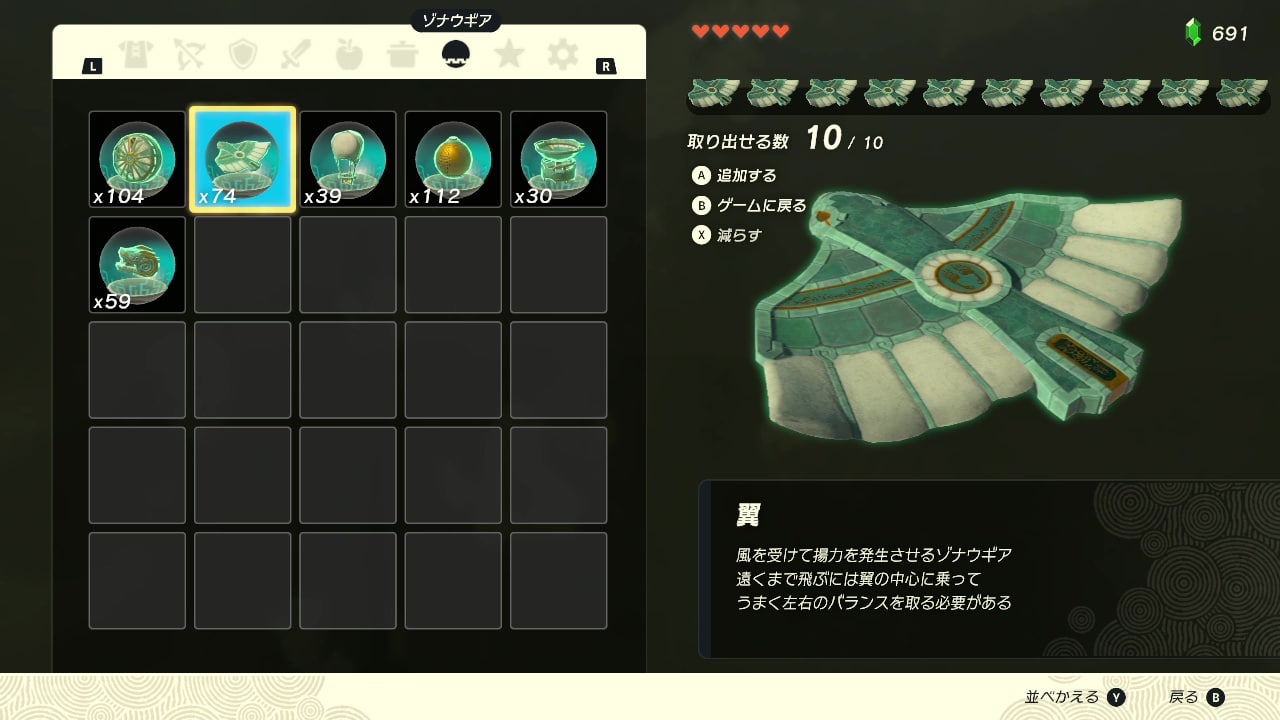Select the Zonai fan capsule slot

pyautogui.click(x=137, y=159)
